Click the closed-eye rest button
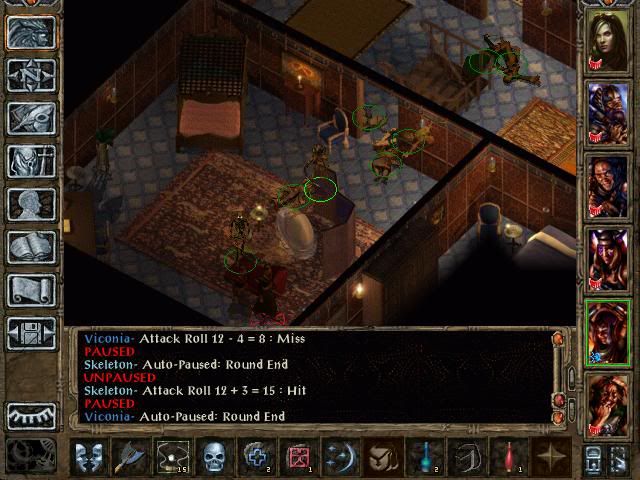The image size is (640, 480). click(x=32, y=413)
